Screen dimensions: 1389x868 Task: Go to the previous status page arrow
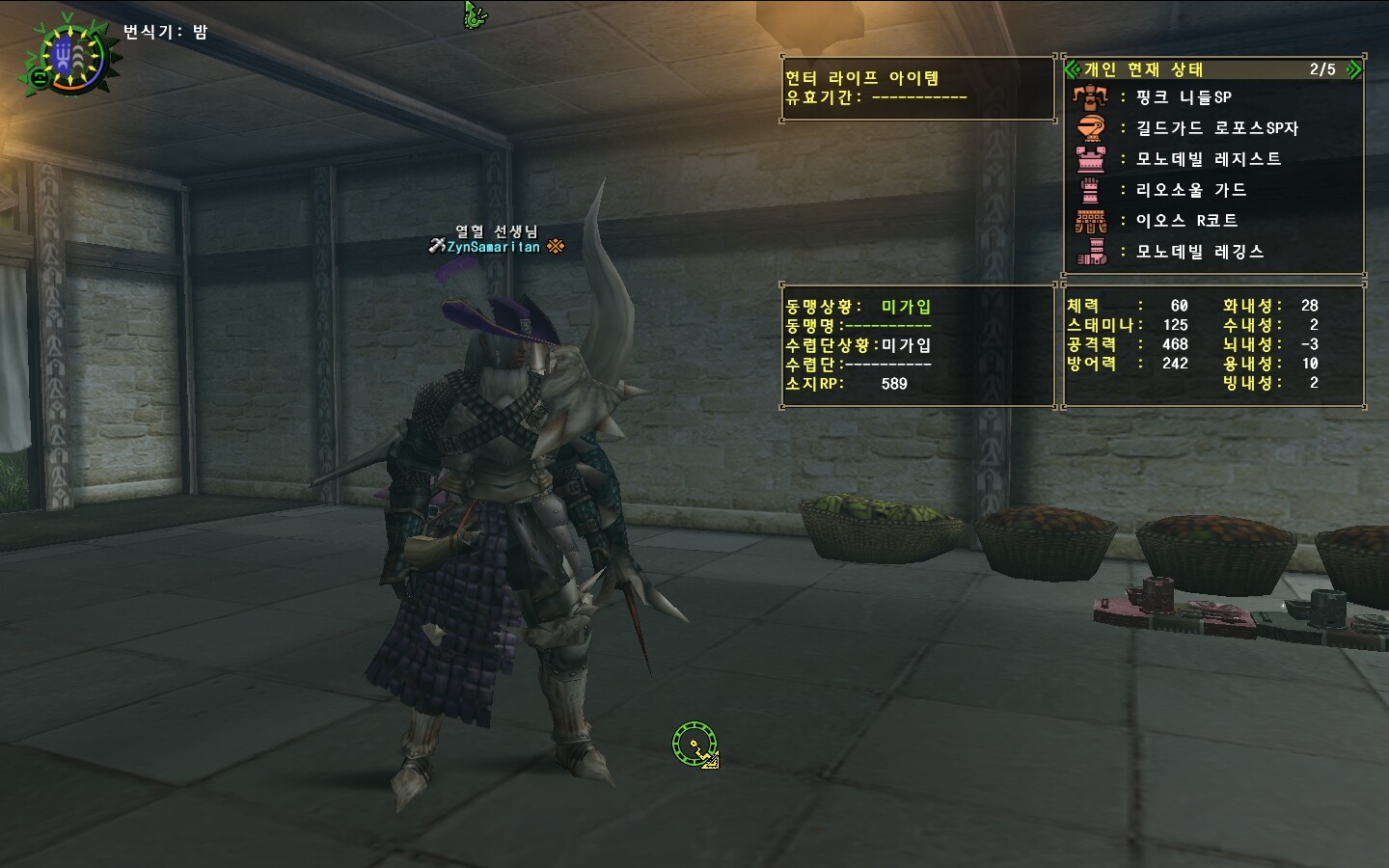tap(1072, 69)
